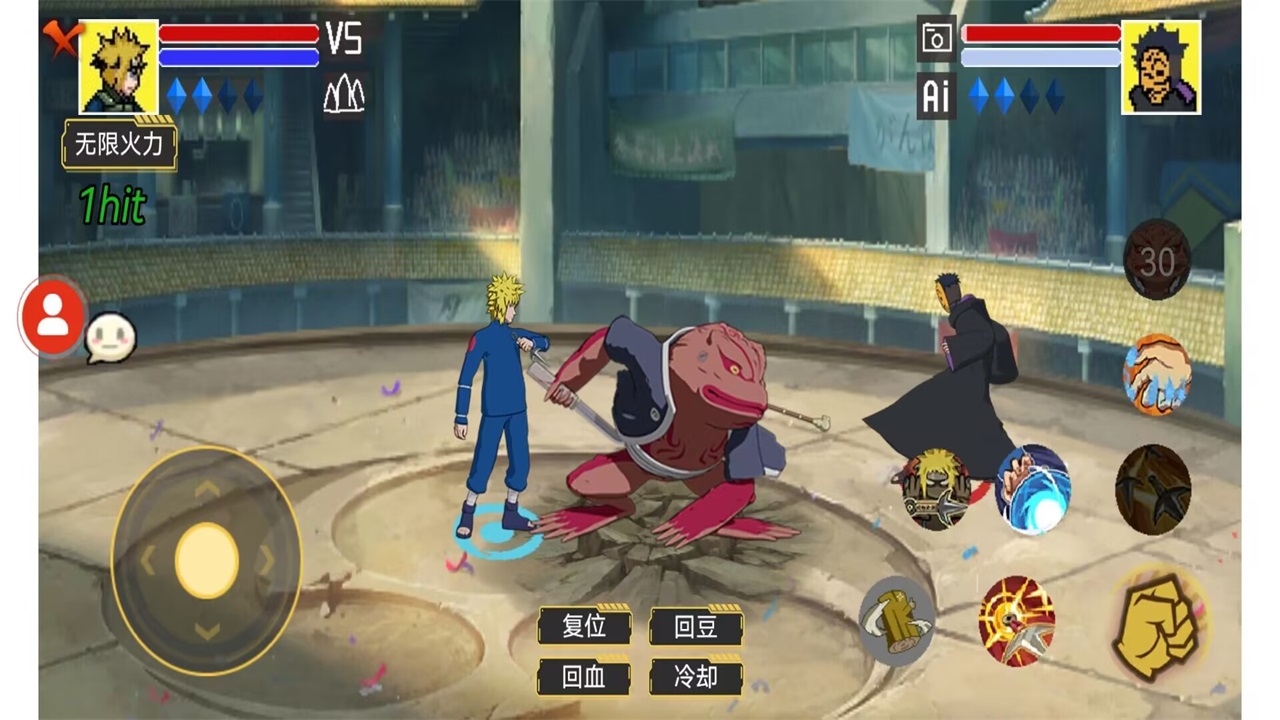Activate the blond ninja ultimate skill icon
This screenshot has width=1280, height=720.
pyautogui.click(x=935, y=489)
